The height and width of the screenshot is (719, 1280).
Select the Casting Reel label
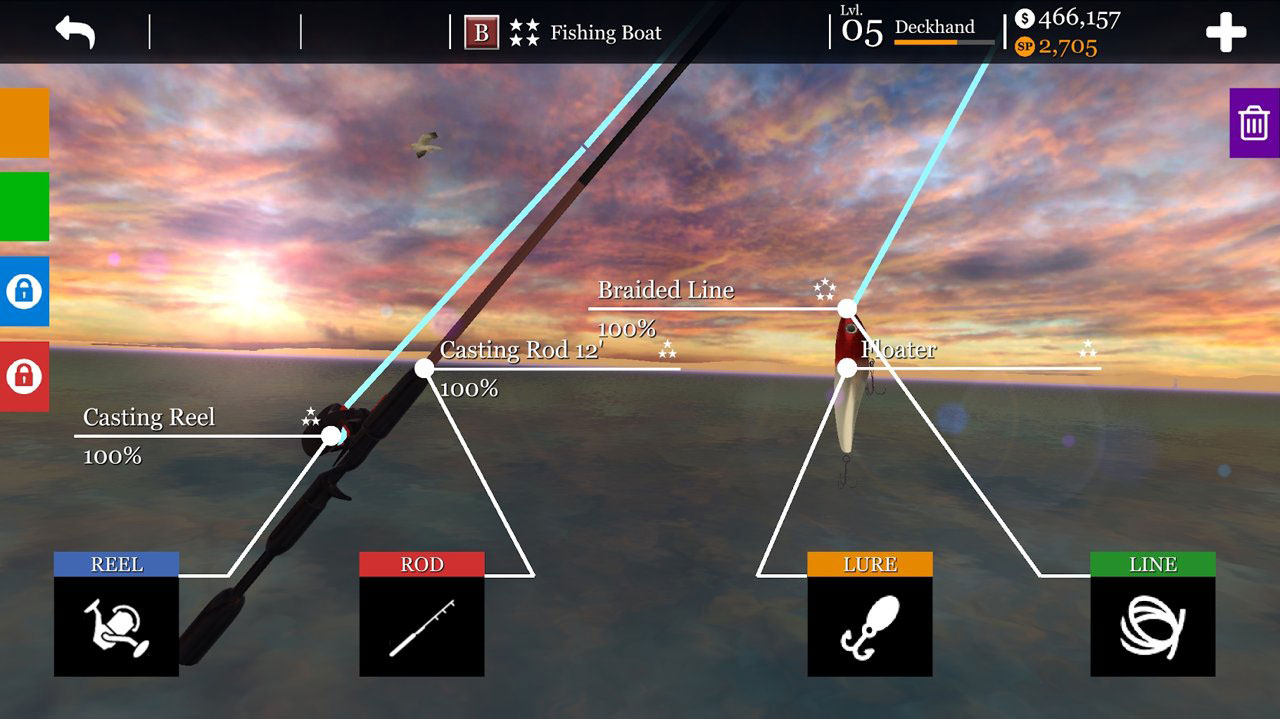(x=149, y=417)
